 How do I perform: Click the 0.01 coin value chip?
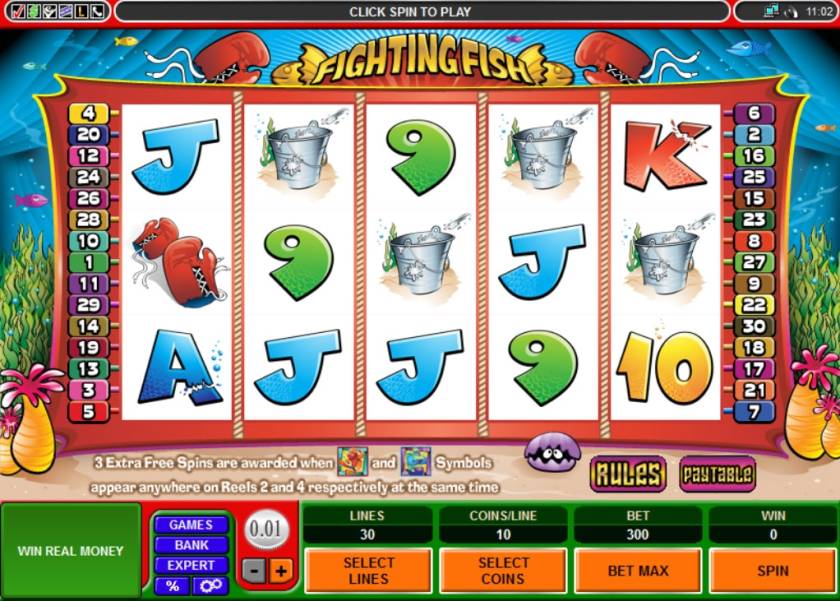[267, 529]
